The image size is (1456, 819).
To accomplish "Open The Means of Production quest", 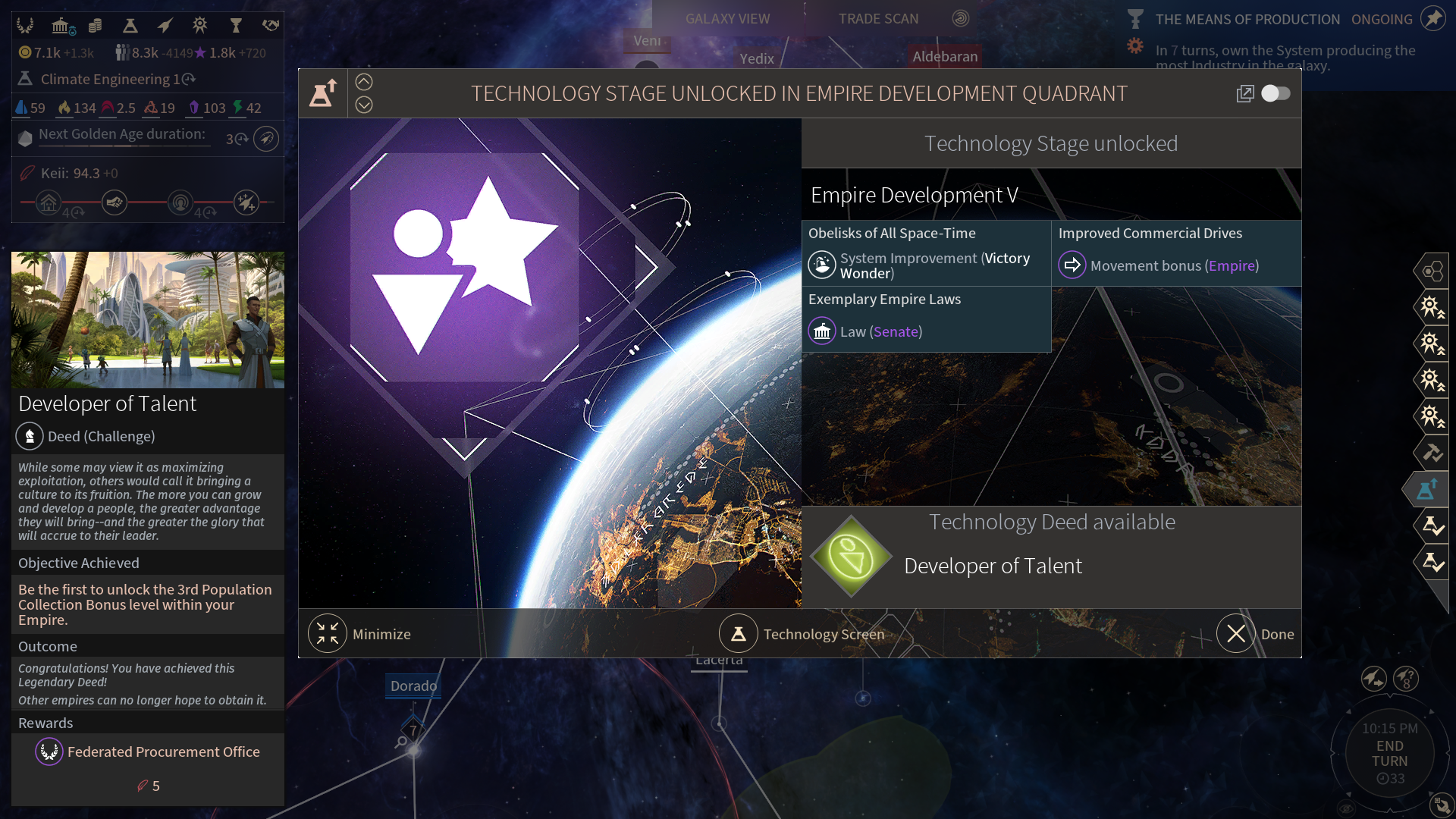I will pyautogui.click(x=1247, y=20).
